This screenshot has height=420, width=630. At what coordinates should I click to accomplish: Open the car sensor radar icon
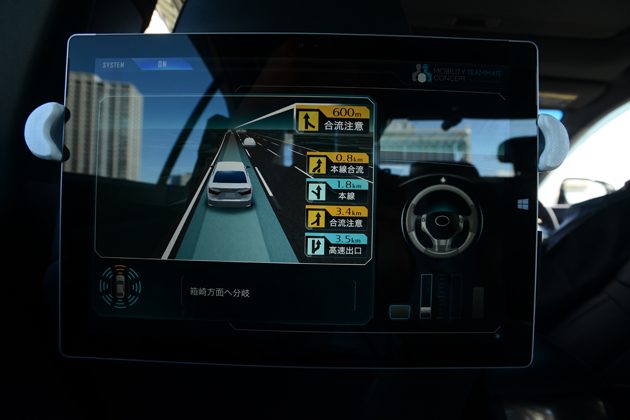120,287
